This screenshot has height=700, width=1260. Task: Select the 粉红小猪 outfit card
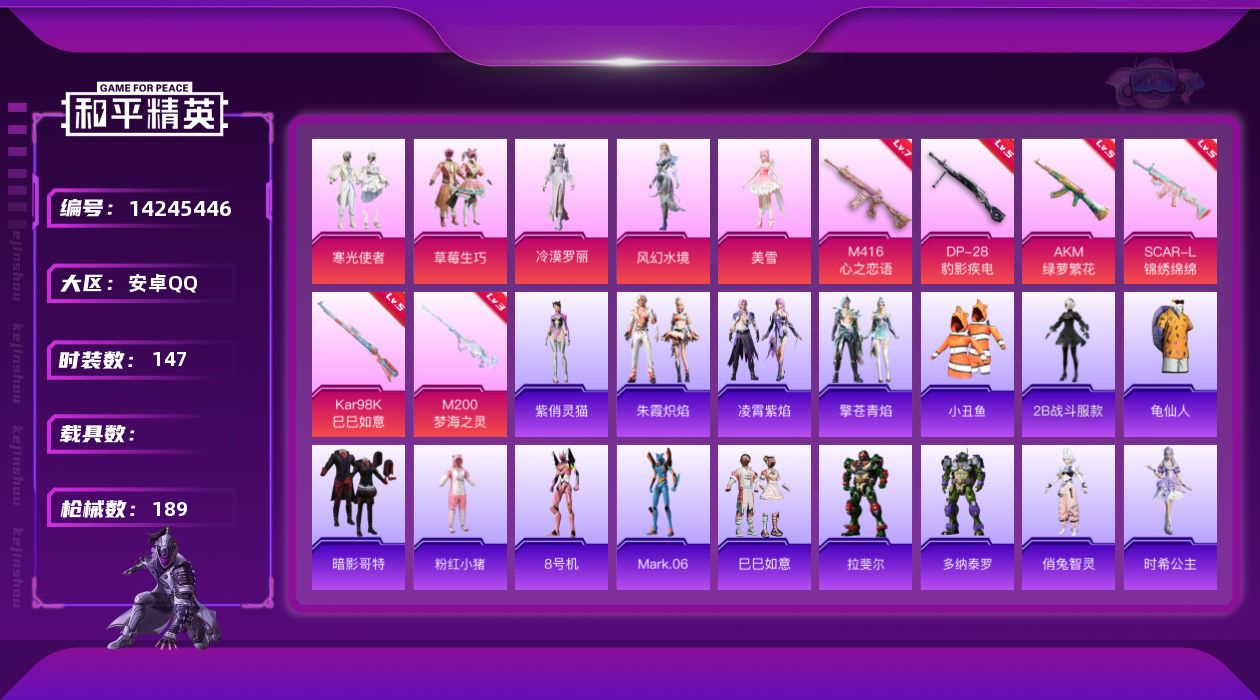460,517
